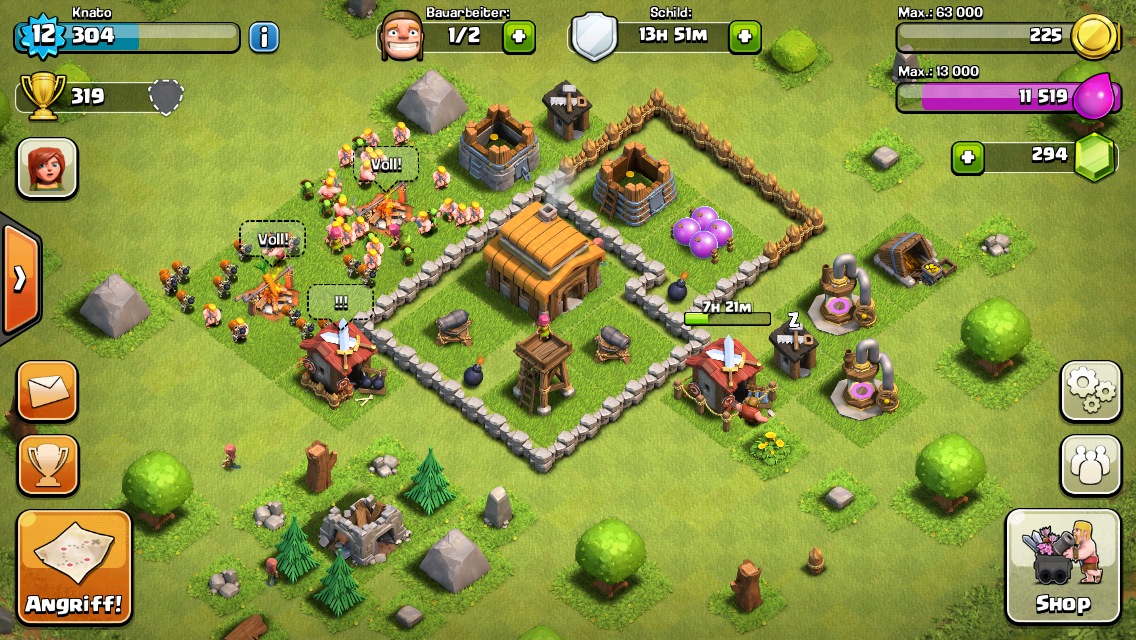Open the friends list button
Screen dimensions: 1136x640
[1090, 465]
